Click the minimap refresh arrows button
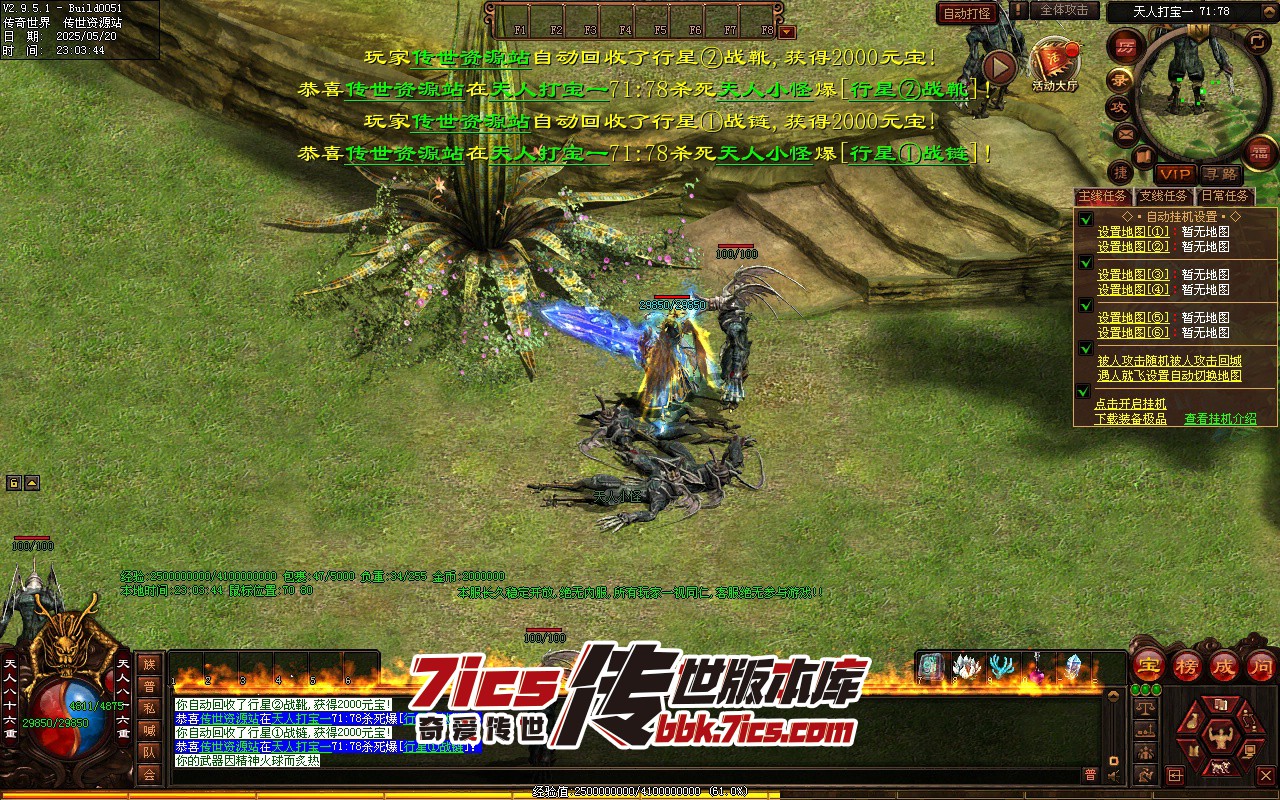The image size is (1280, 800). coord(1257,41)
